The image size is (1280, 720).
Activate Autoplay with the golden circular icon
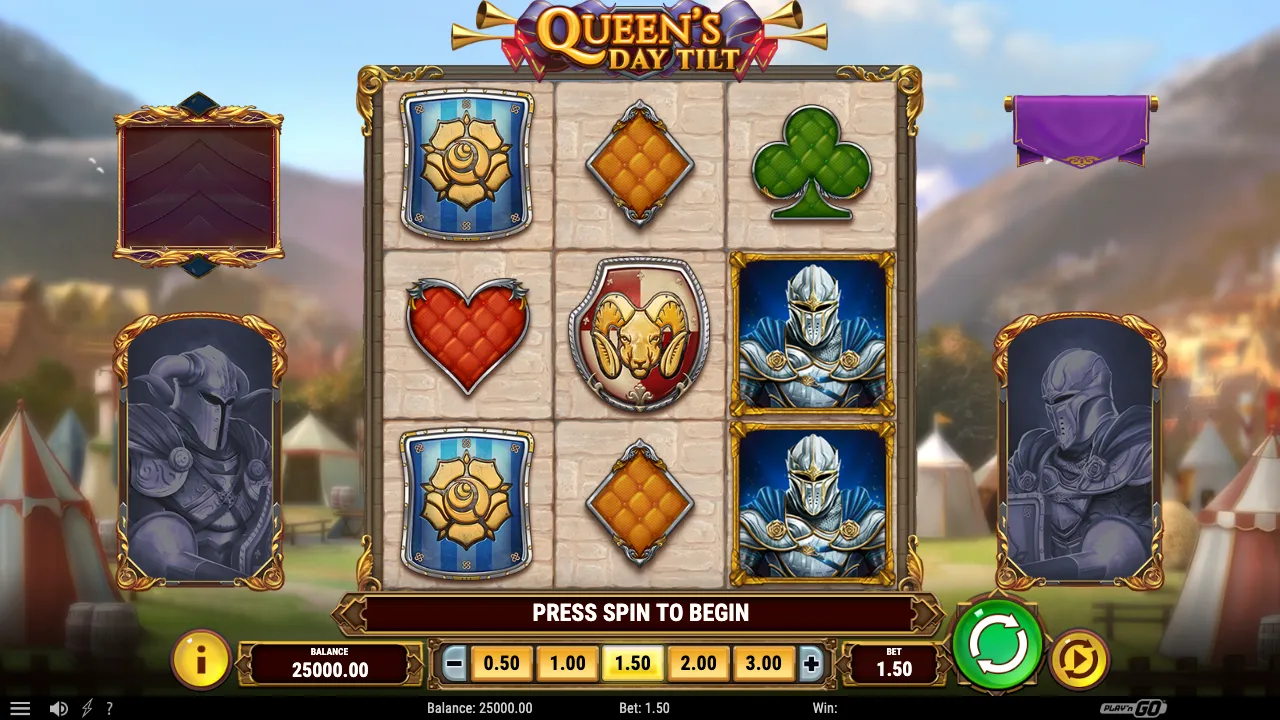point(1079,658)
